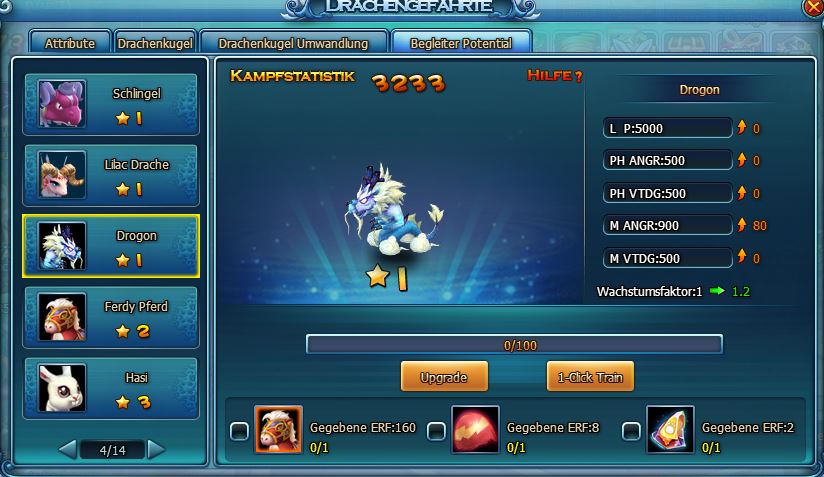Select the Hasi rabbit companion
This screenshot has width=824, height=477.
pyautogui.click(x=111, y=388)
